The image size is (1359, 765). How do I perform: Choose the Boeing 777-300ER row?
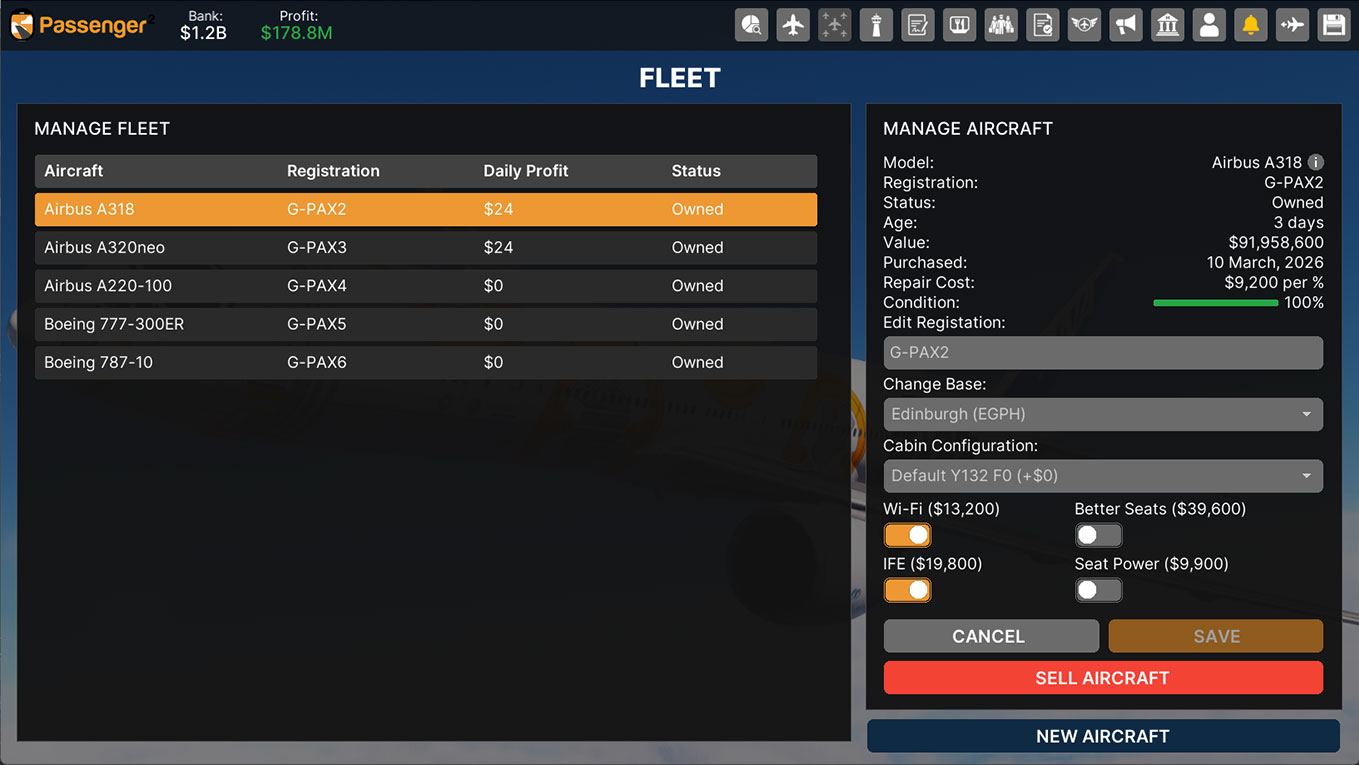(x=425, y=324)
